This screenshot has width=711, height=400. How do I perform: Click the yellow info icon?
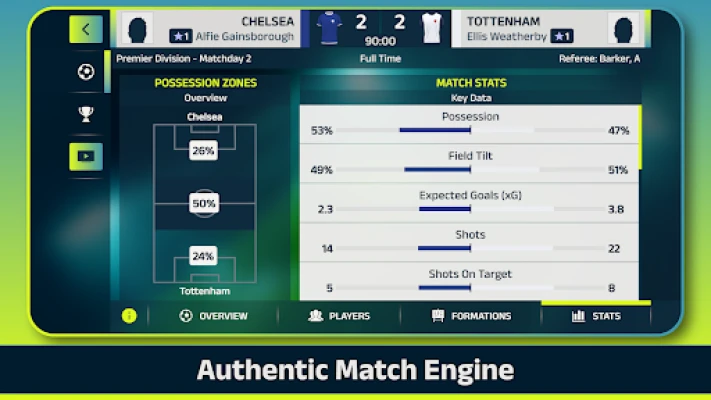[x=129, y=316]
